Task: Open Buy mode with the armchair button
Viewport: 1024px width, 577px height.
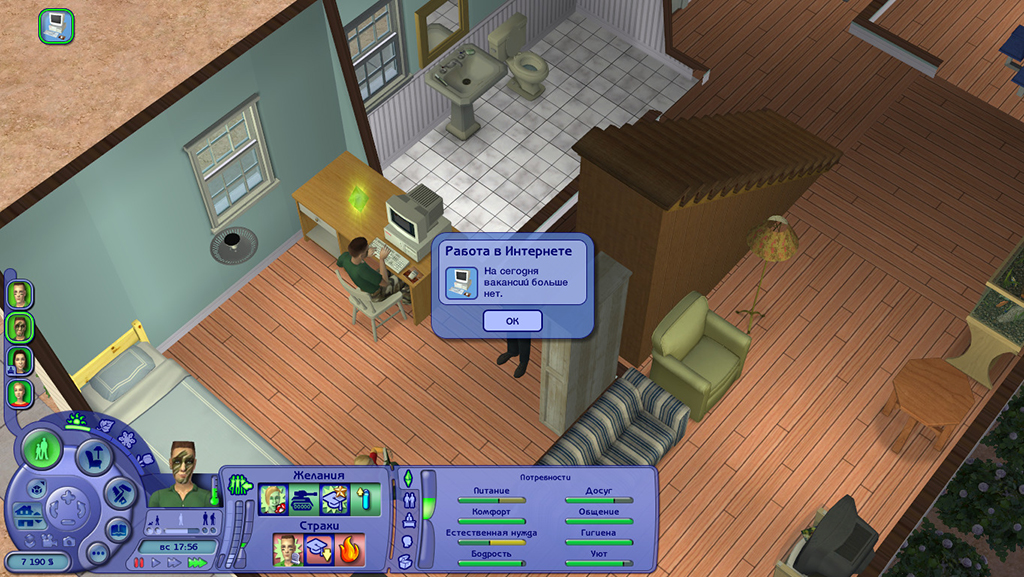Action: 94,458
